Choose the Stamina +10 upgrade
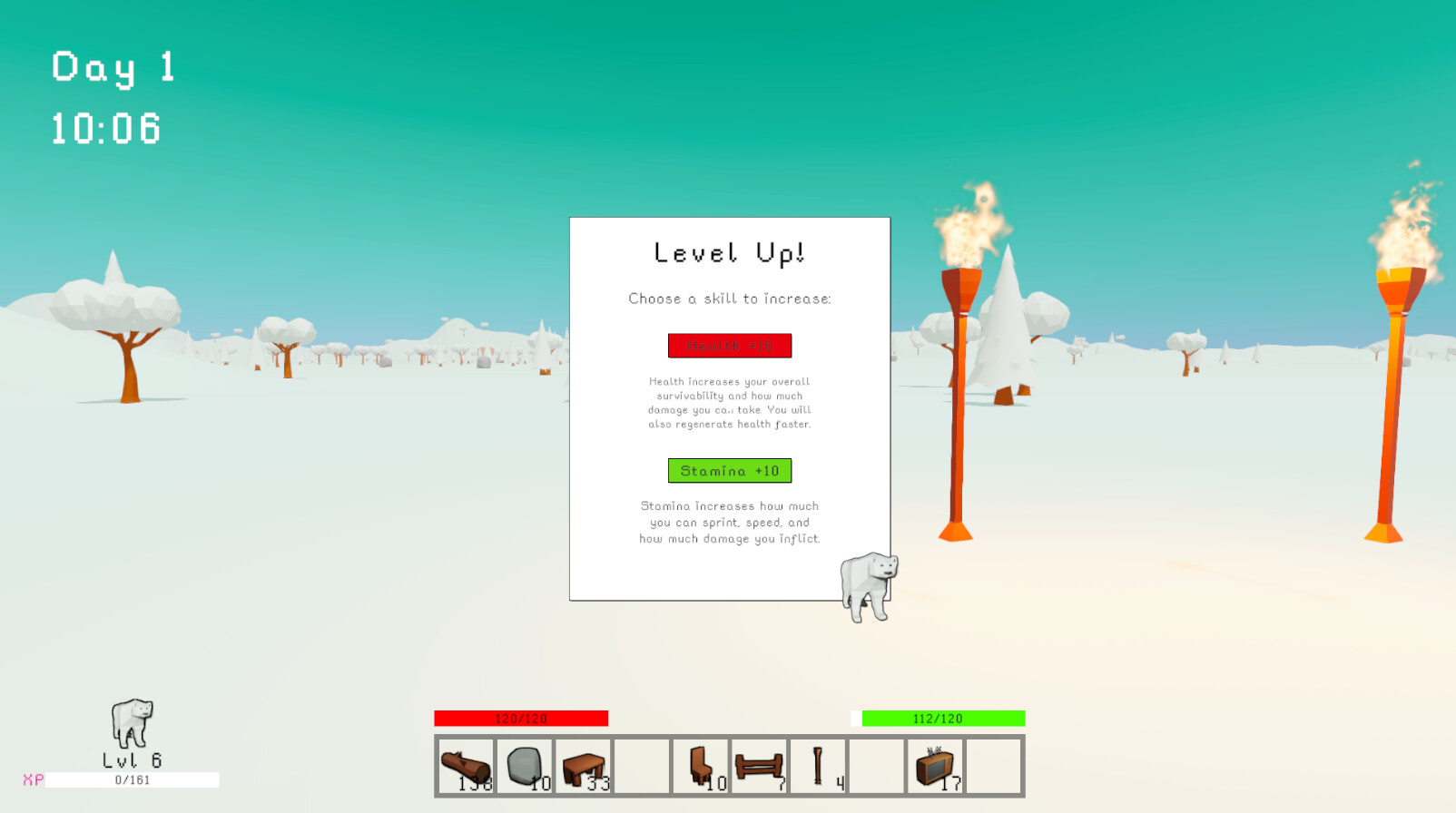 [729, 470]
